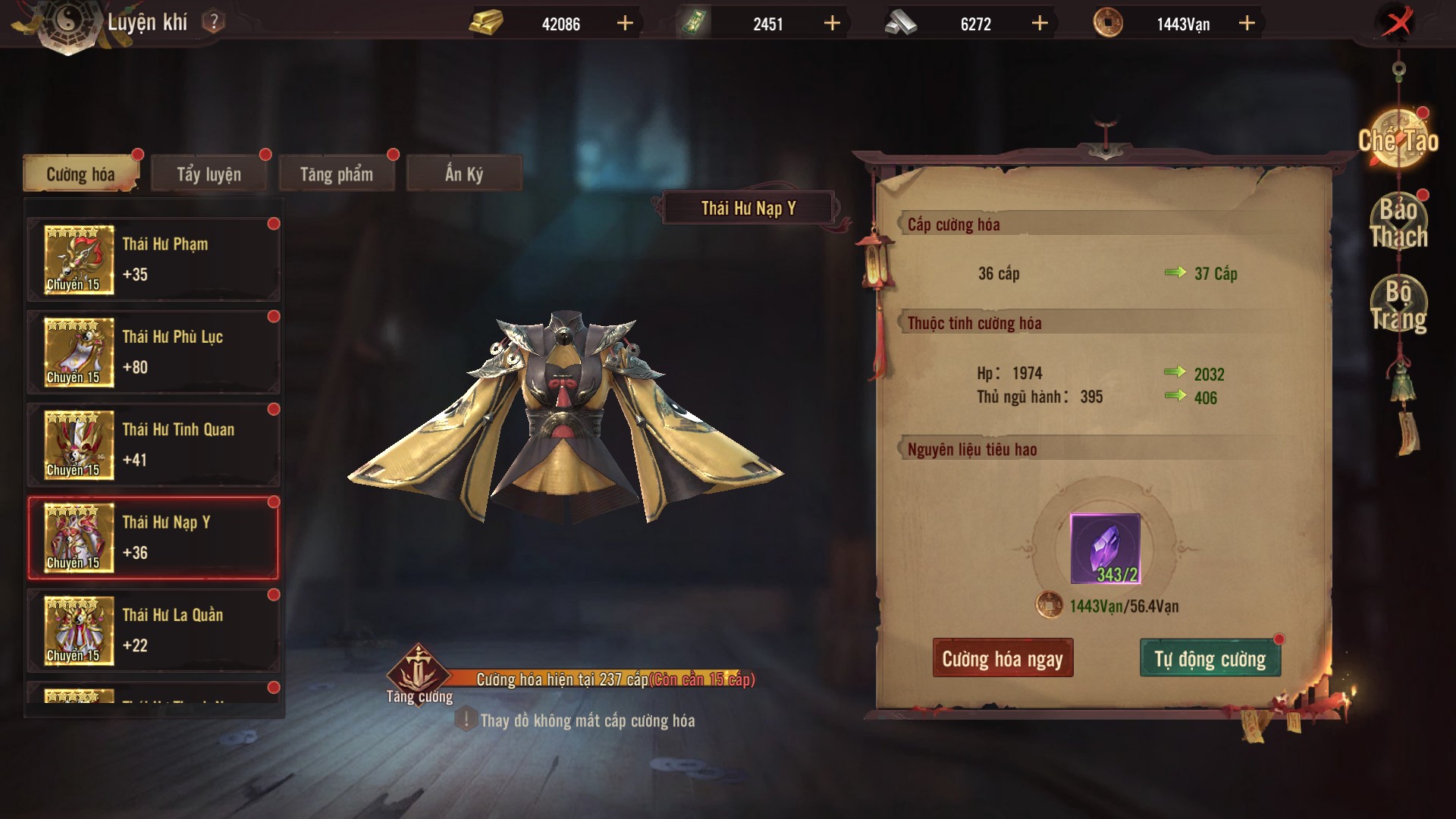
Task: Select Thái Hư Phạm equipment row
Action: pyautogui.click(x=154, y=259)
